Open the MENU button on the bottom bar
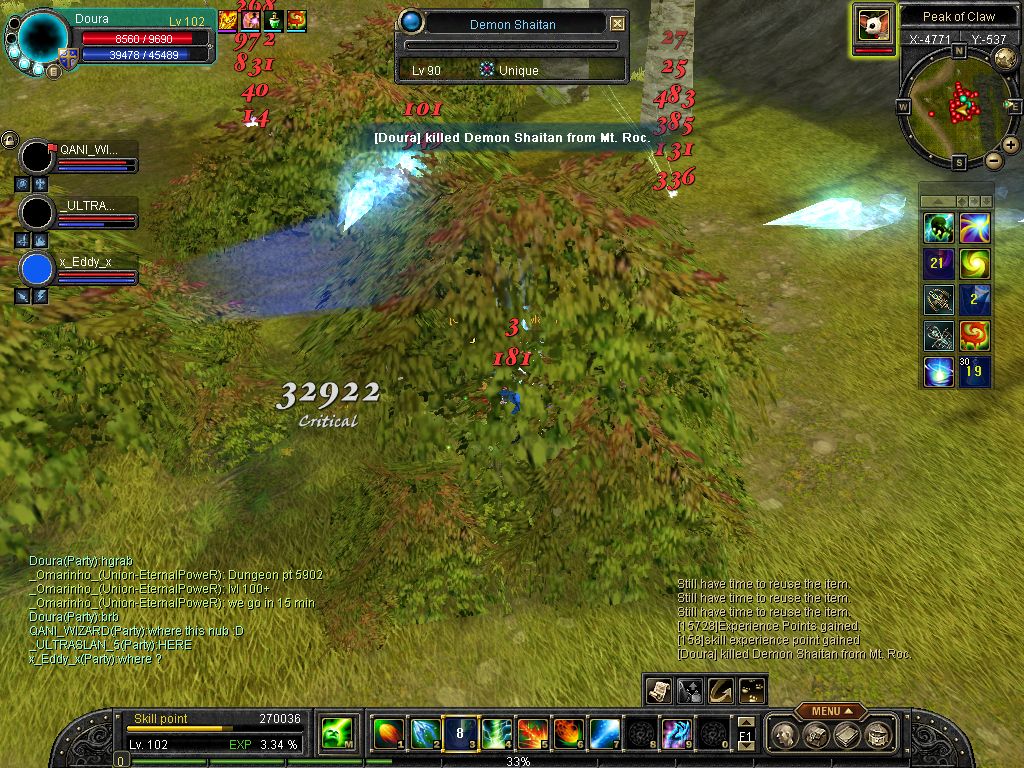Image resolution: width=1024 pixels, height=768 pixels. click(x=830, y=711)
